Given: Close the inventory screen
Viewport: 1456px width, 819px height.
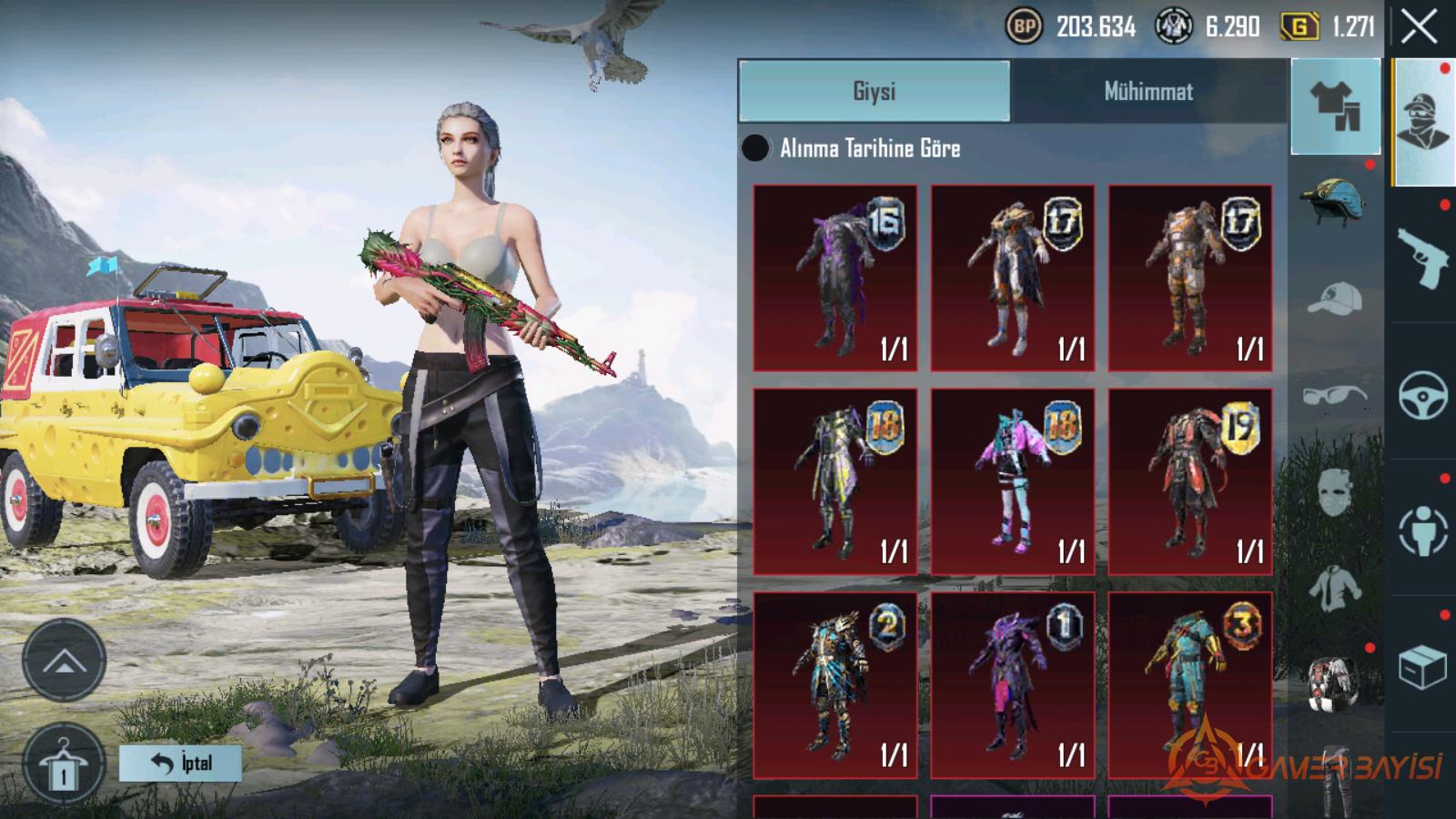Looking at the screenshot, I should click(1419, 27).
